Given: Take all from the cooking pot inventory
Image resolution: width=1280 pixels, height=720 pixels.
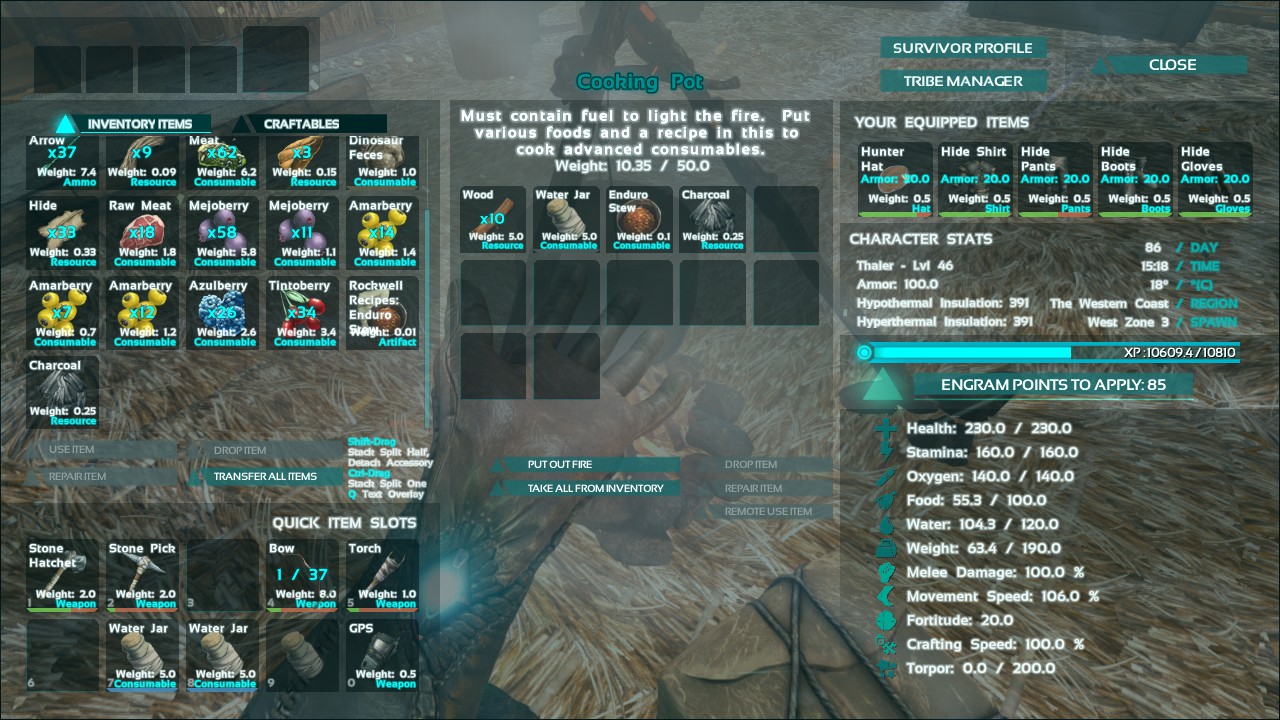Looking at the screenshot, I should pos(594,488).
